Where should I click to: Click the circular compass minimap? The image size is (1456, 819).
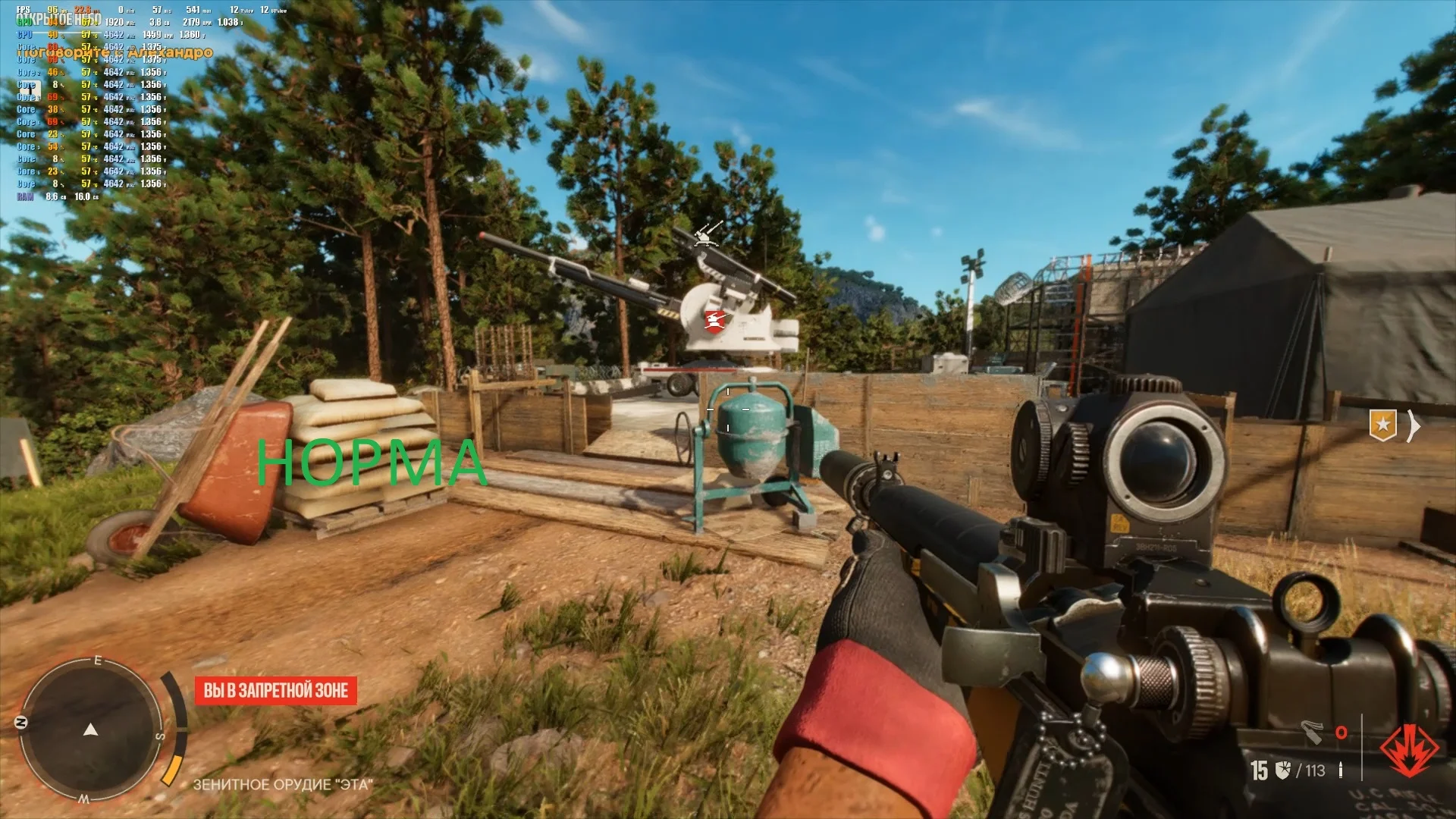coord(91,730)
